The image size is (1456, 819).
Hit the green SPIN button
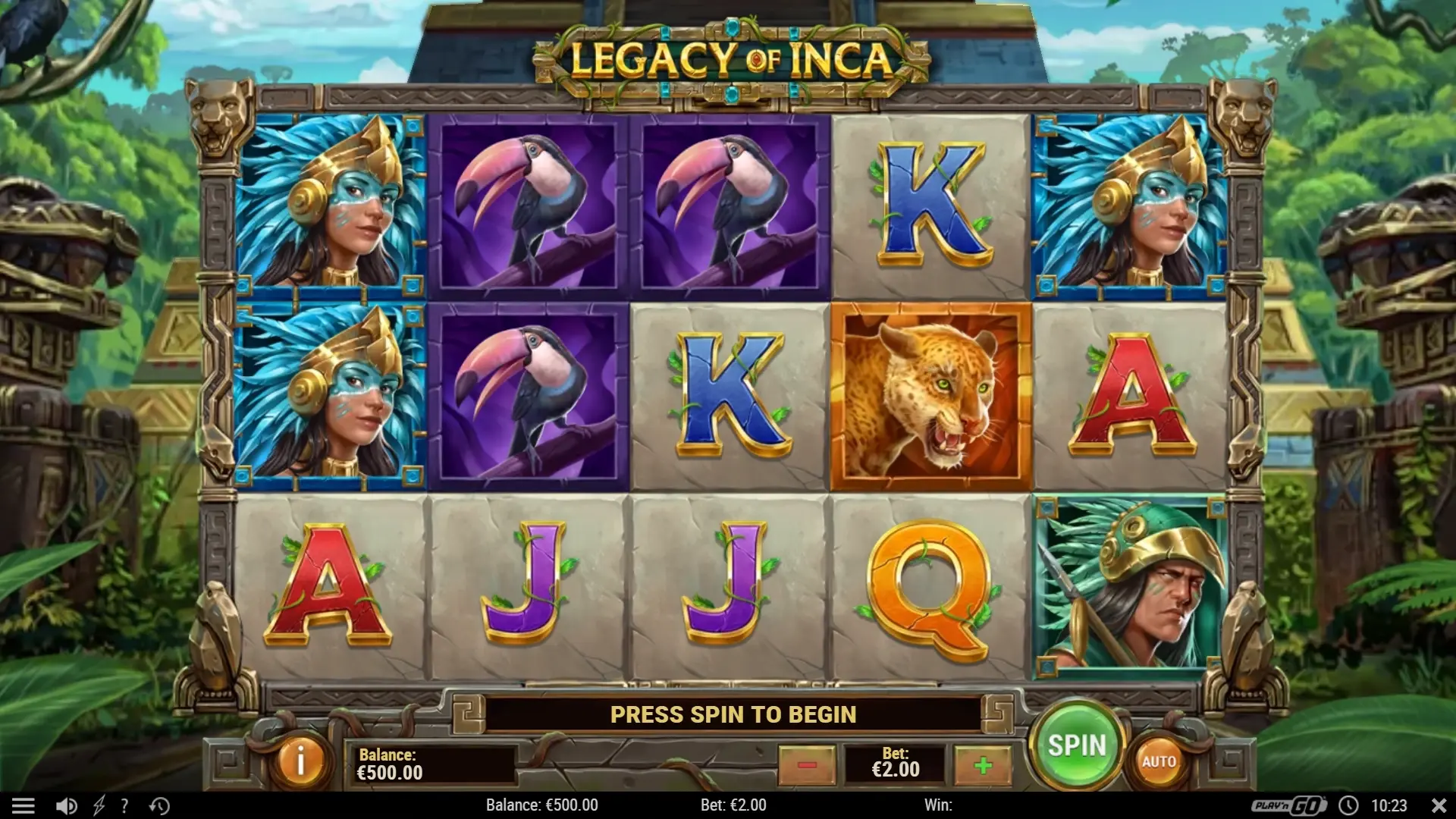click(1077, 745)
